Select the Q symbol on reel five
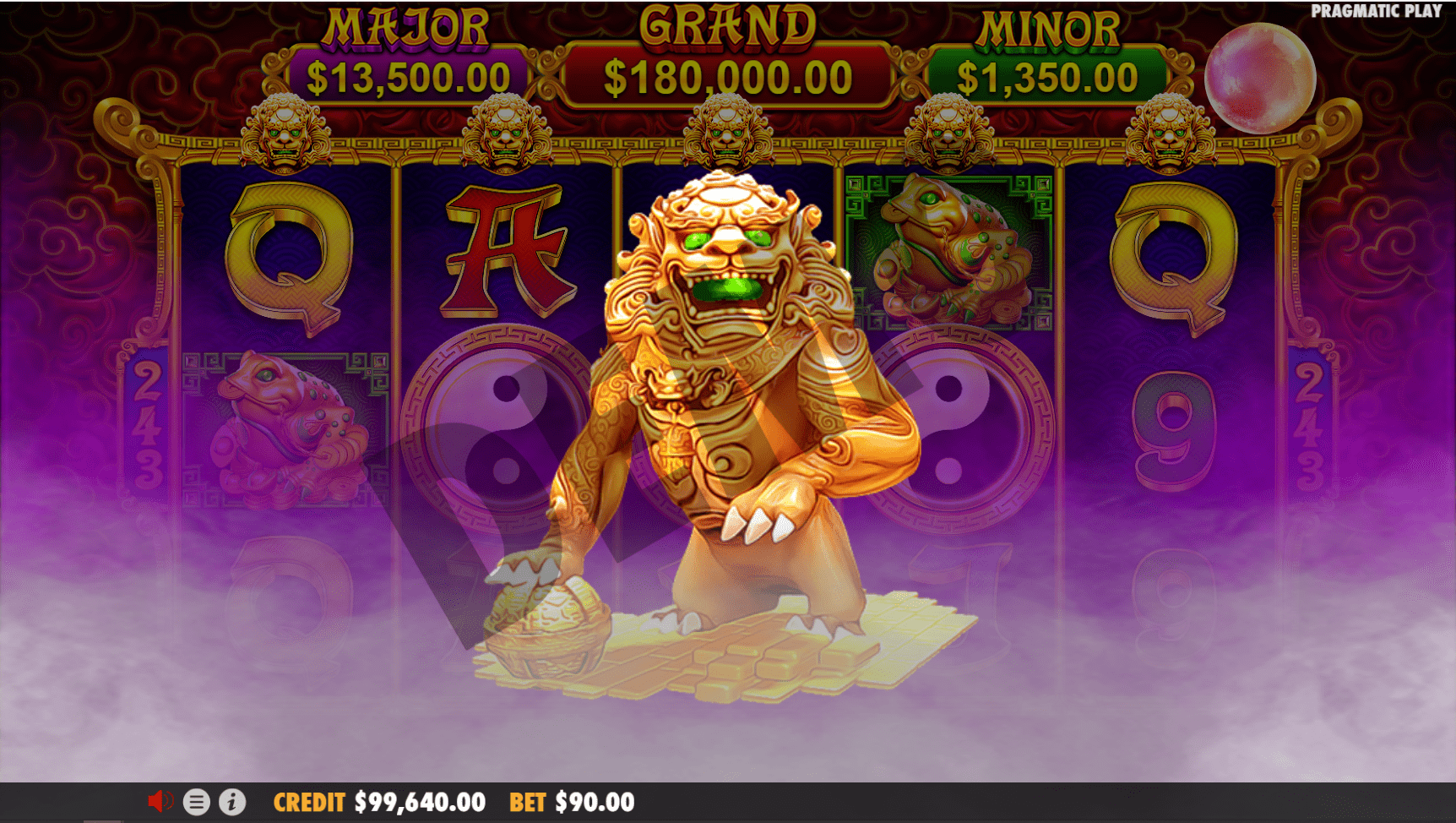The image size is (1456, 823). [1172, 258]
